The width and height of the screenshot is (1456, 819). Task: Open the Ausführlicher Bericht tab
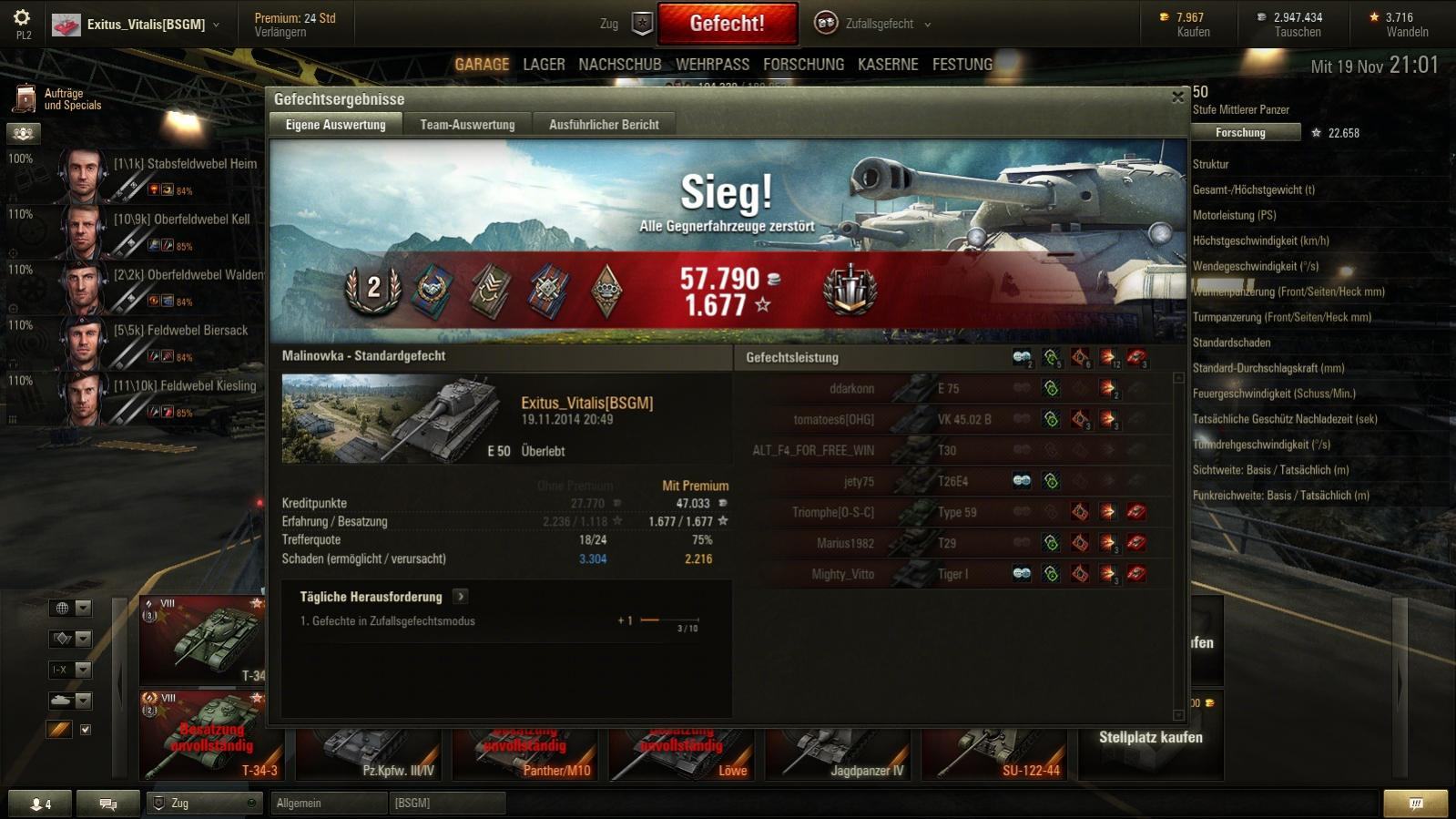point(604,125)
